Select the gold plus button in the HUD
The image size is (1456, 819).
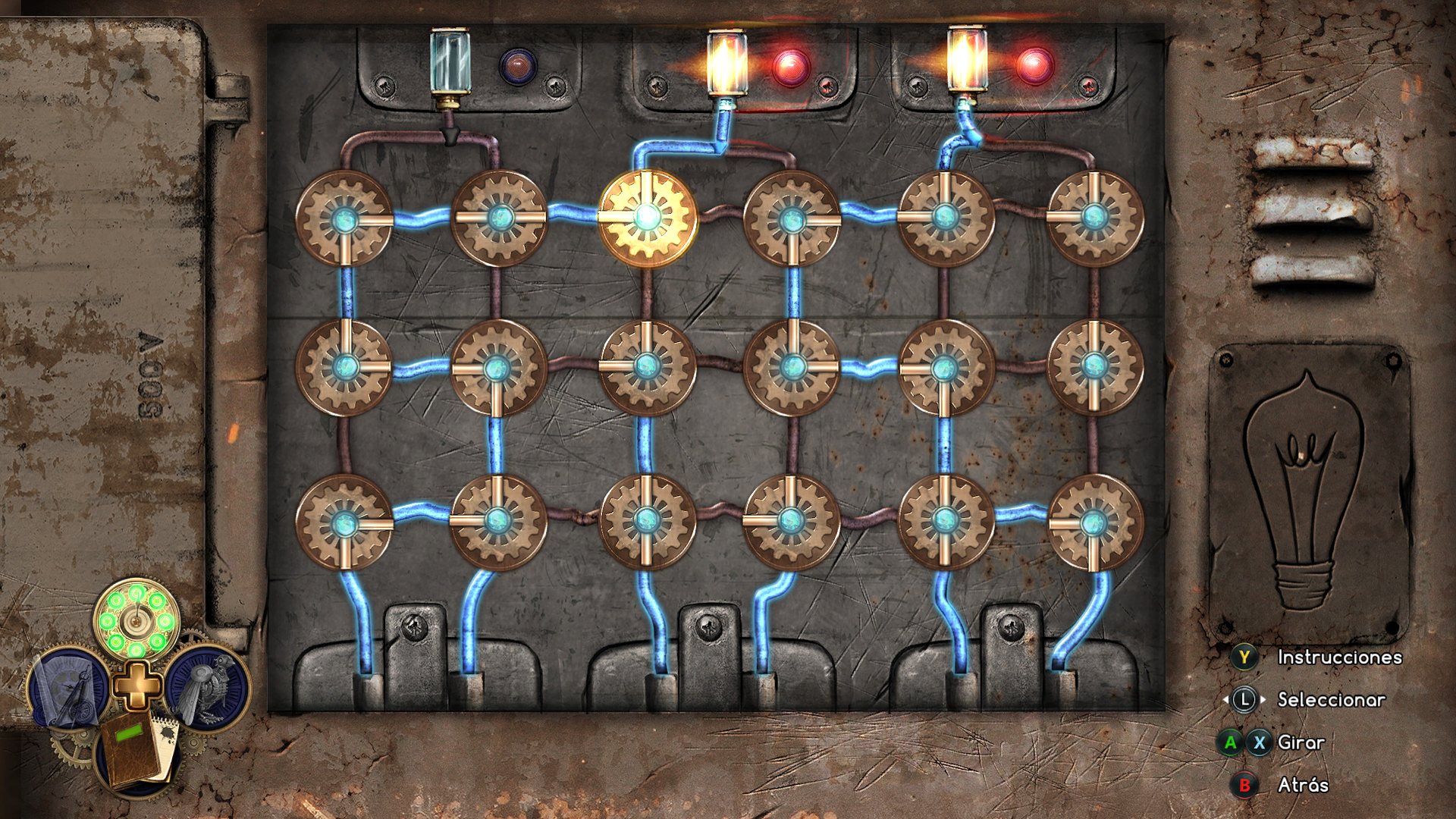(x=137, y=684)
